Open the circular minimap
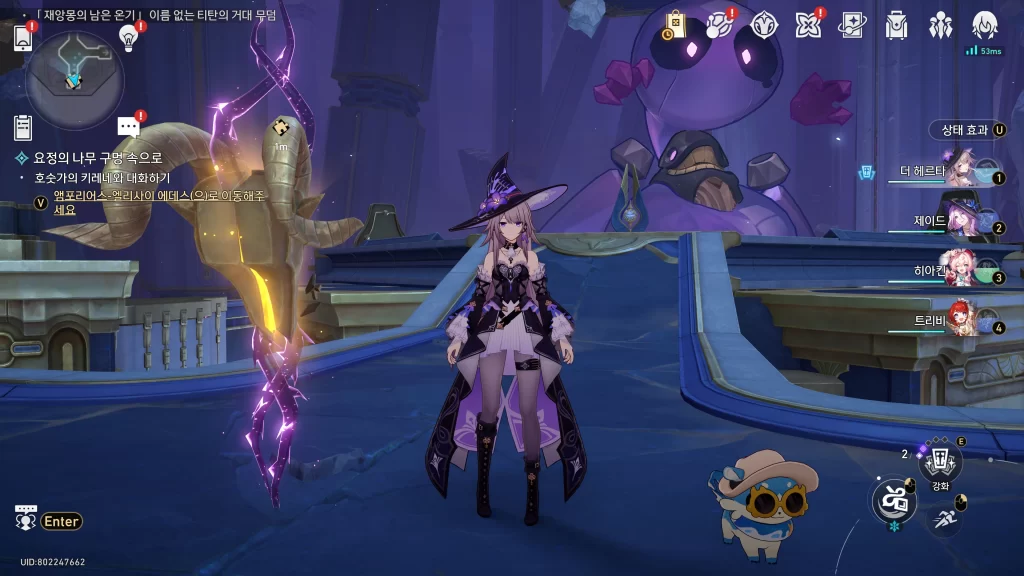Image resolution: width=1024 pixels, height=576 pixels. [x=74, y=80]
